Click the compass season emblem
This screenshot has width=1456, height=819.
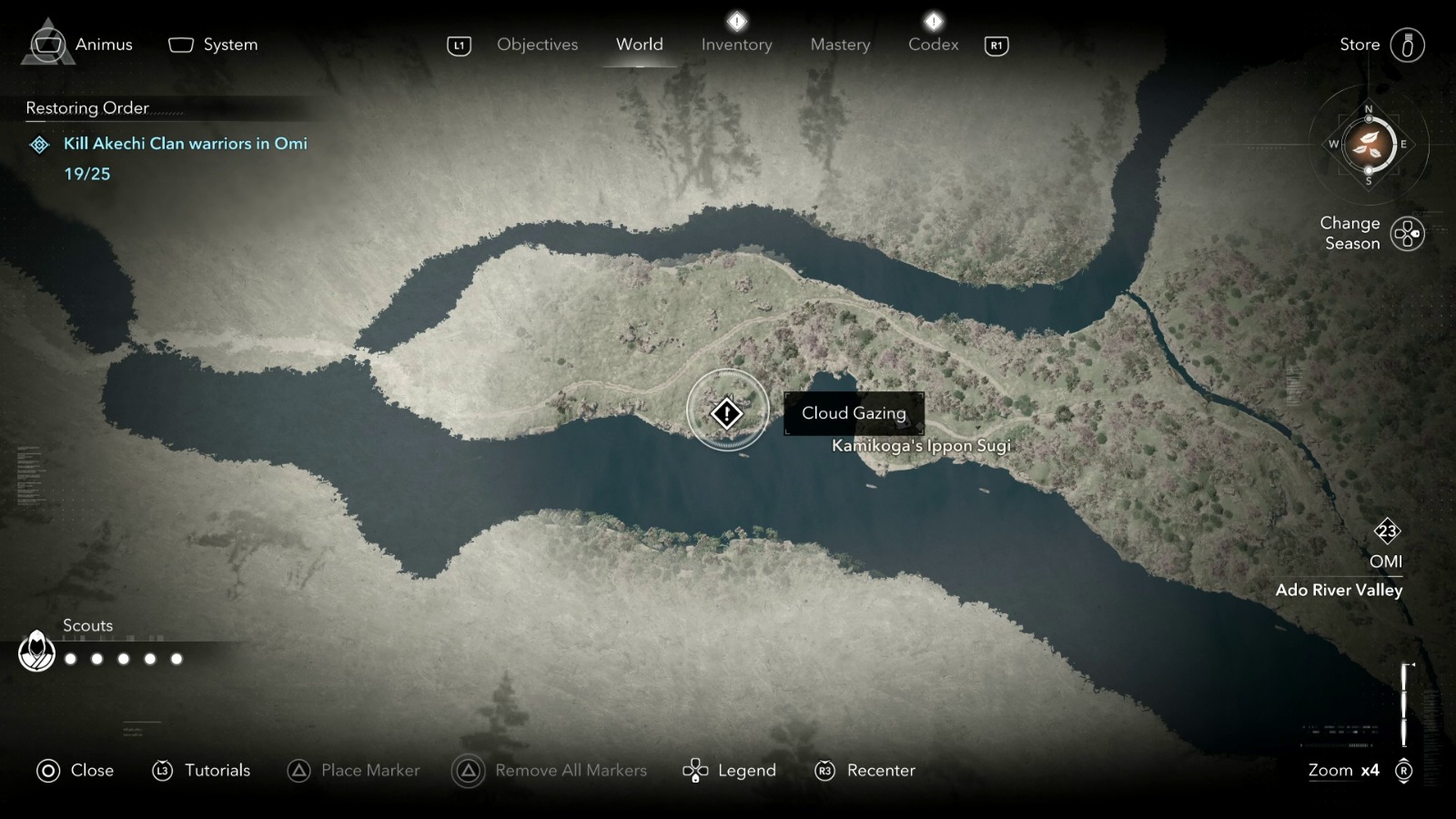point(1369,145)
